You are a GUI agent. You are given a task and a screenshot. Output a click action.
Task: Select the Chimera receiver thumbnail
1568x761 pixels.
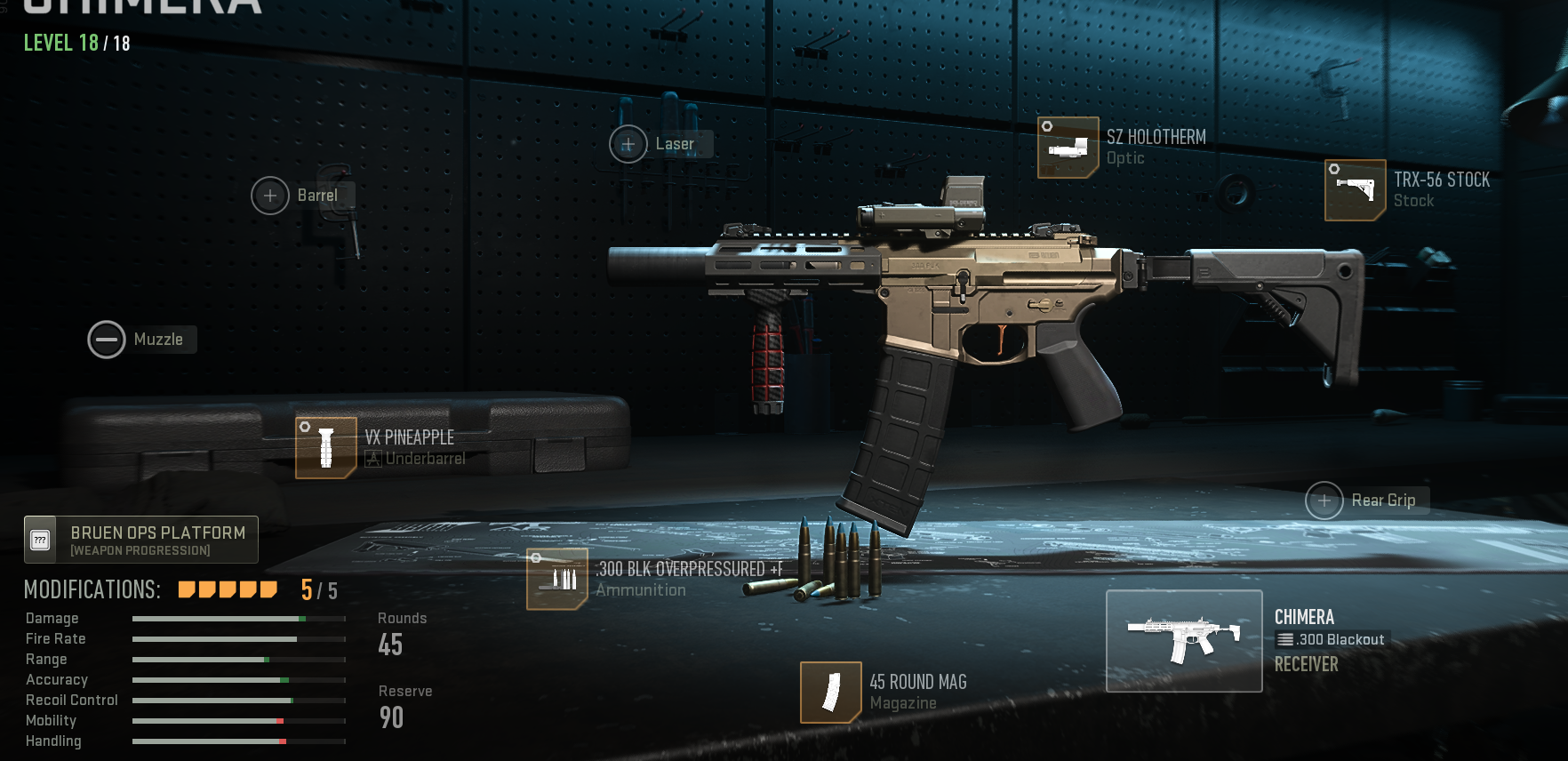point(1184,641)
